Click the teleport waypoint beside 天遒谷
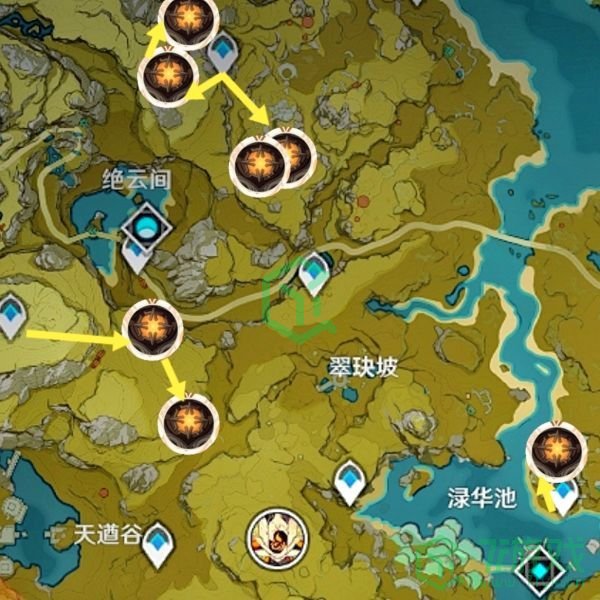 tap(158, 545)
